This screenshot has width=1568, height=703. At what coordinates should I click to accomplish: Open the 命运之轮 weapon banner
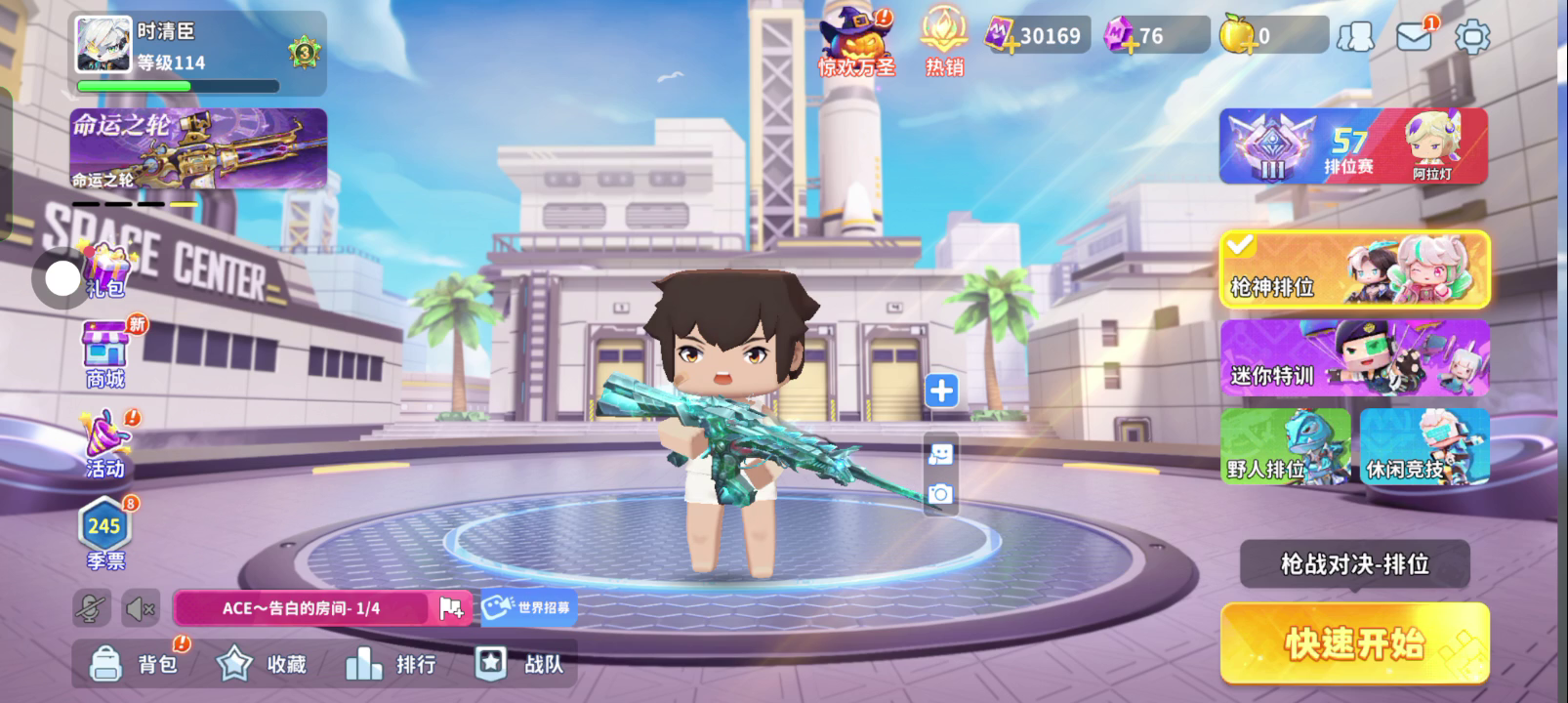(x=198, y=148)
